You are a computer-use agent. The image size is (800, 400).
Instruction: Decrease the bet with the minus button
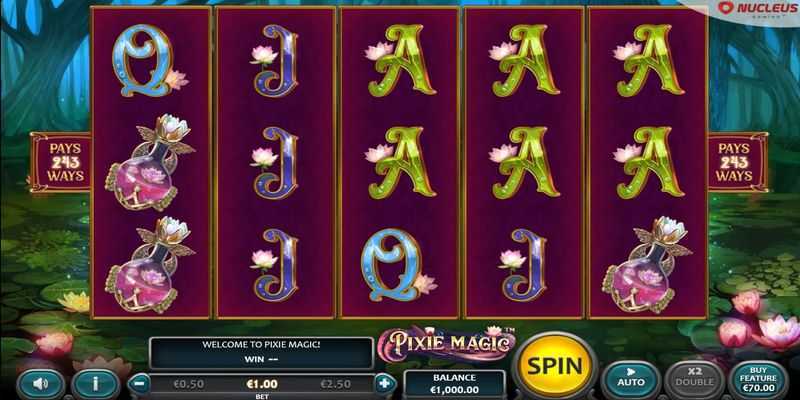coord(141,383)
